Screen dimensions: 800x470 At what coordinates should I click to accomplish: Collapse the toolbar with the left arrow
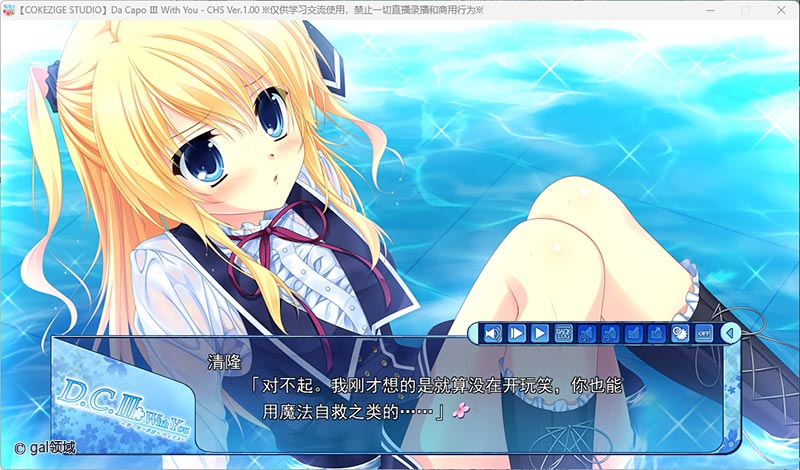pos(730,333)
